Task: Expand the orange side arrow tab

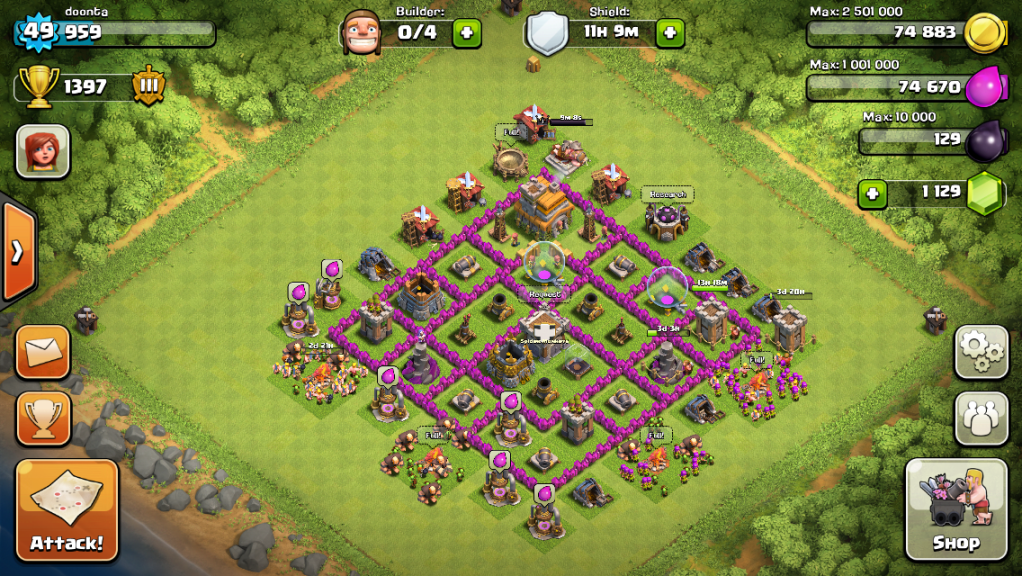Action: (17, 252)
